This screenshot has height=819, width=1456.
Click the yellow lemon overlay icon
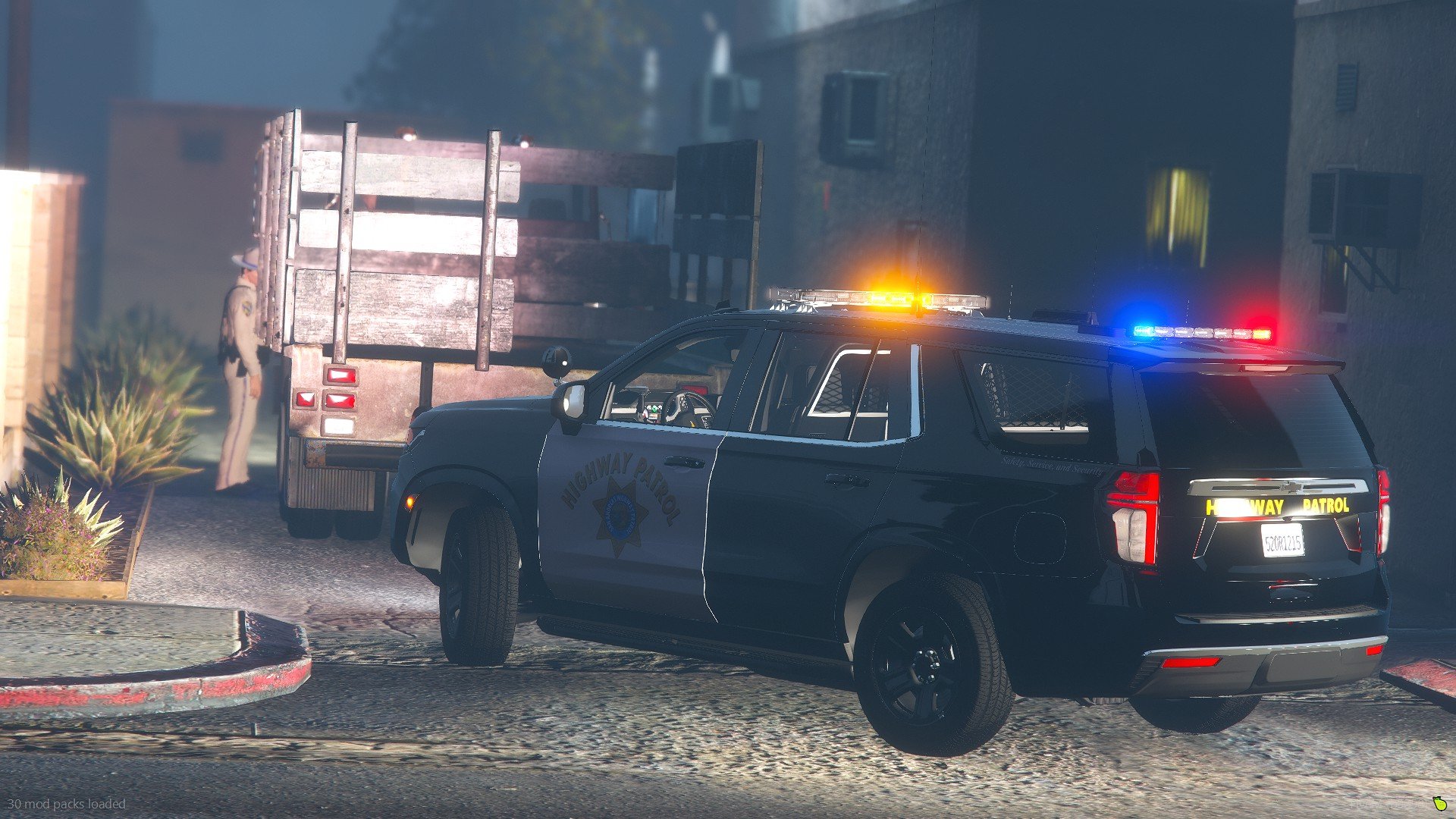pyautogui.click(x=1439, y=803)
